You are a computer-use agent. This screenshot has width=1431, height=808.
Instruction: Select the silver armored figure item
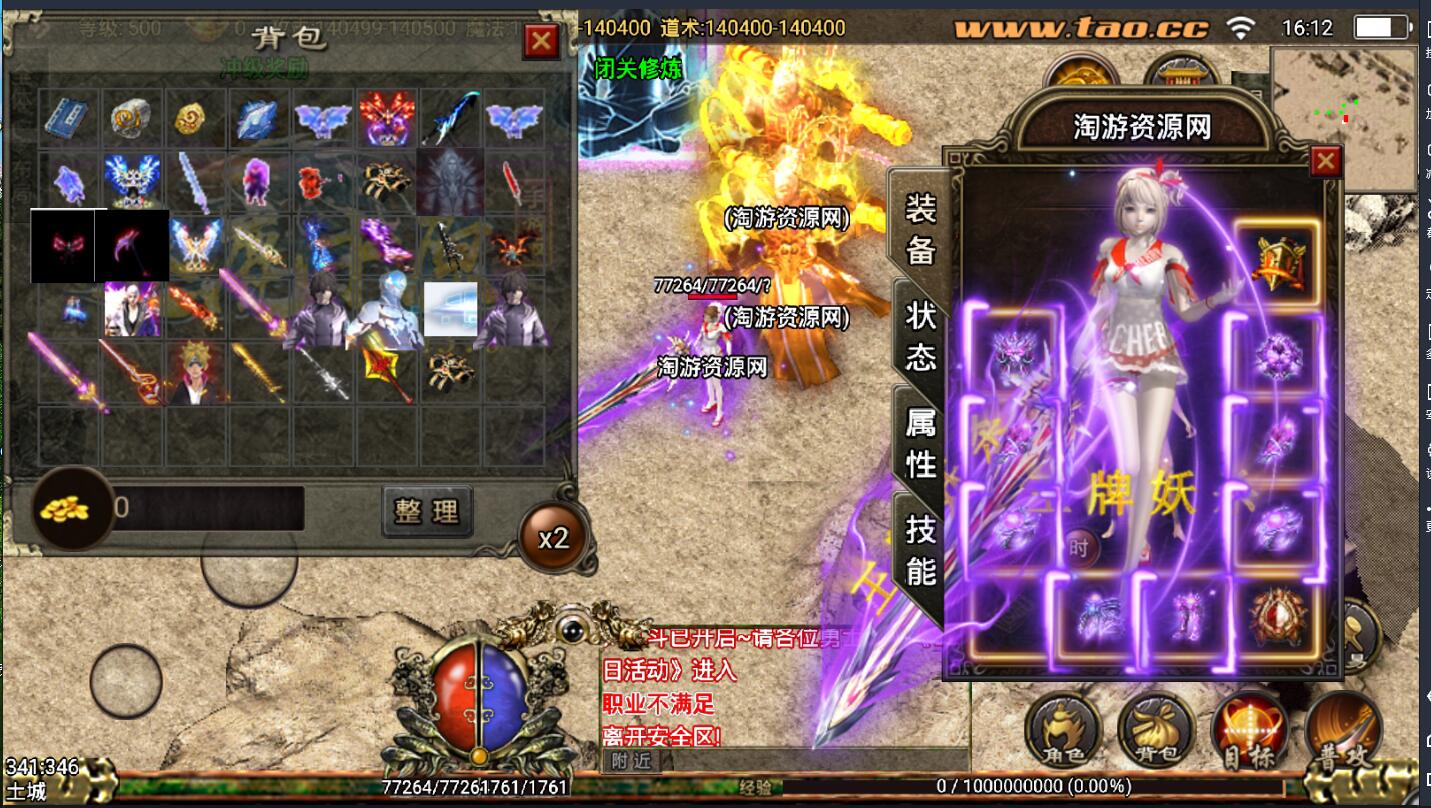(x=387, y=309)
